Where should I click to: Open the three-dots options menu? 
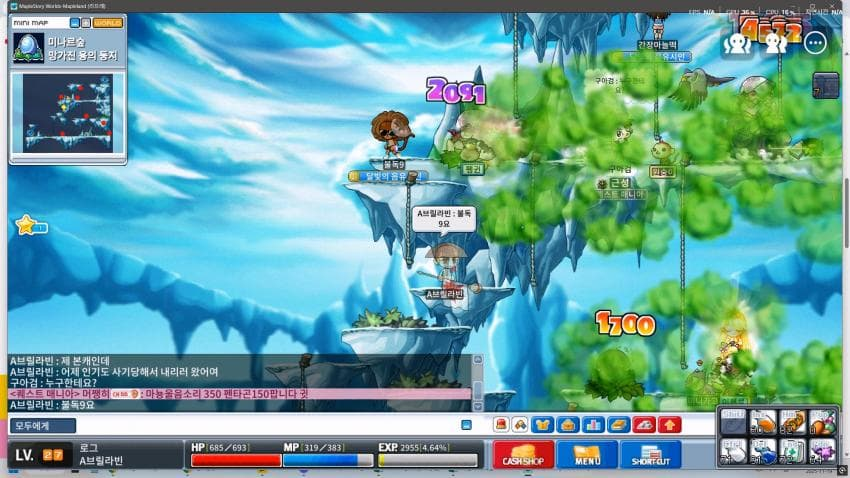coord(815,43)
